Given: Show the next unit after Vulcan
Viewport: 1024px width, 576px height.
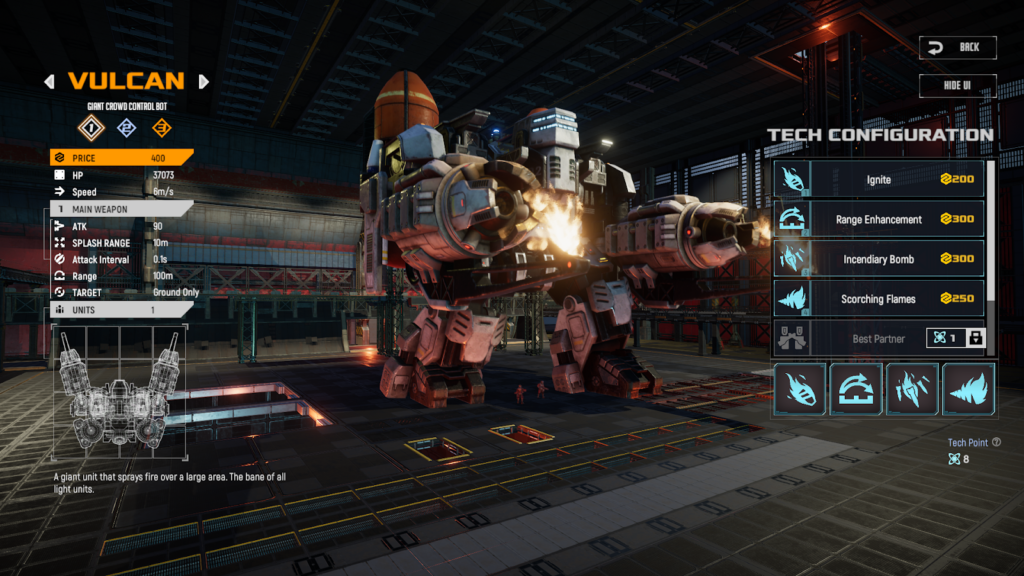Looking at the screenshot, I should click(204, 82).
